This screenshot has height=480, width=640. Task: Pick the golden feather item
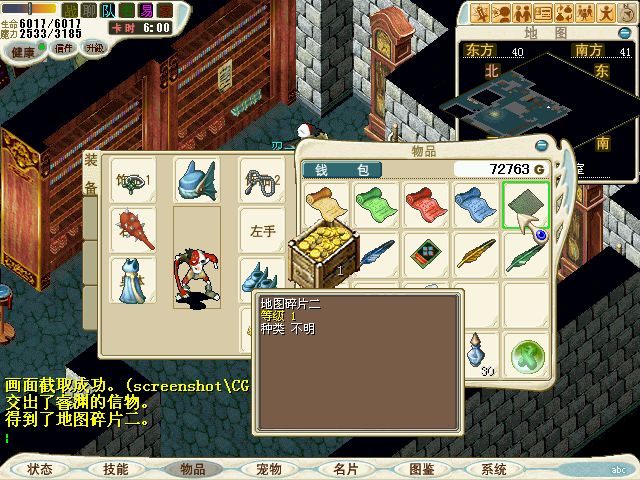[476, 253]
